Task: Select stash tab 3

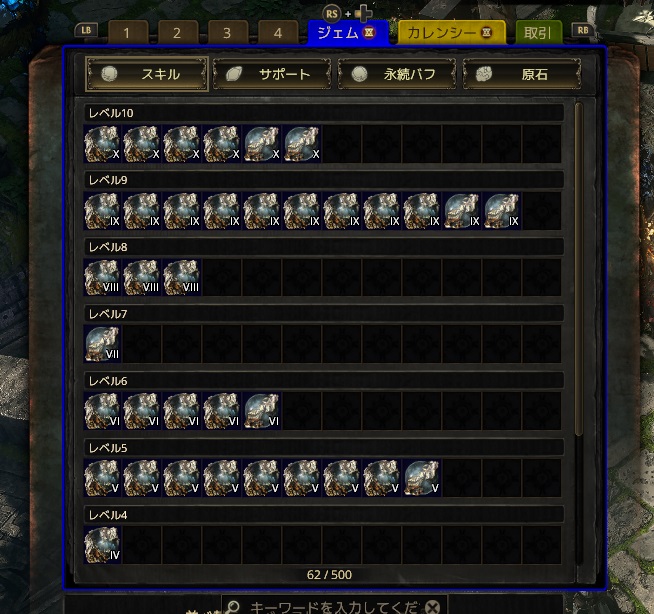Action: tap(227, 32)
